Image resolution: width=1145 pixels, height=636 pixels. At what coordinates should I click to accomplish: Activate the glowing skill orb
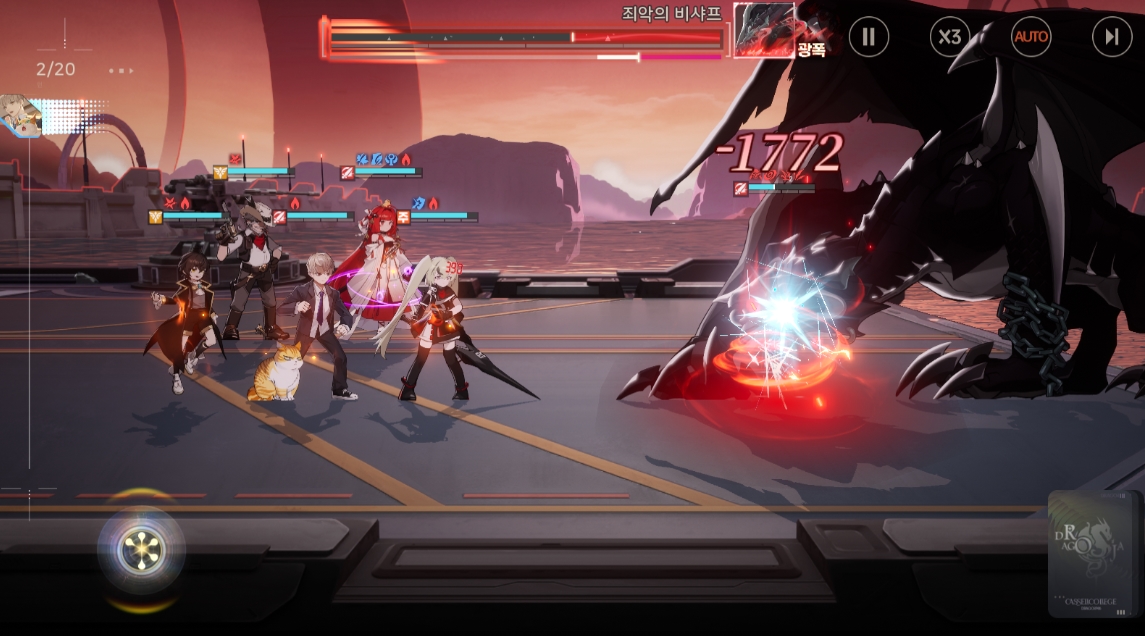[140, 549]
